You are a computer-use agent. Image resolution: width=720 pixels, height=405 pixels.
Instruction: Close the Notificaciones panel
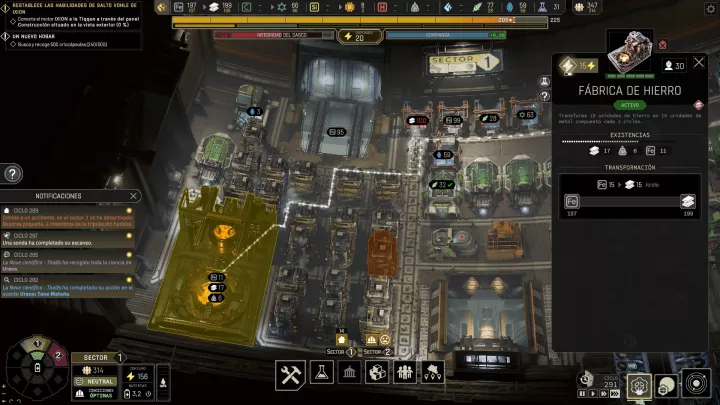point(133,196)
